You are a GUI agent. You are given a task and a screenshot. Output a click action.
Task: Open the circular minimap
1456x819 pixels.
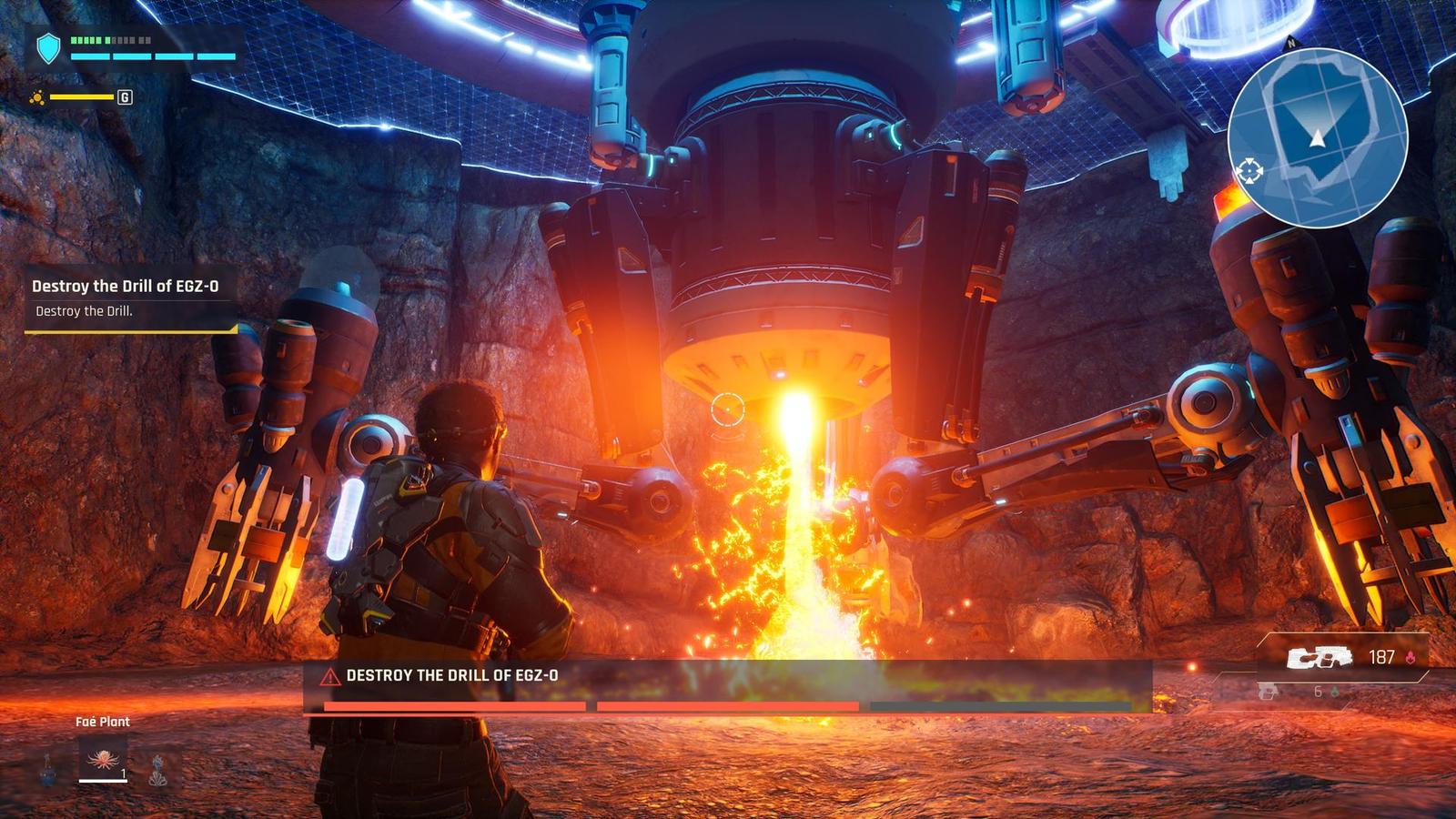[1317, 138]
